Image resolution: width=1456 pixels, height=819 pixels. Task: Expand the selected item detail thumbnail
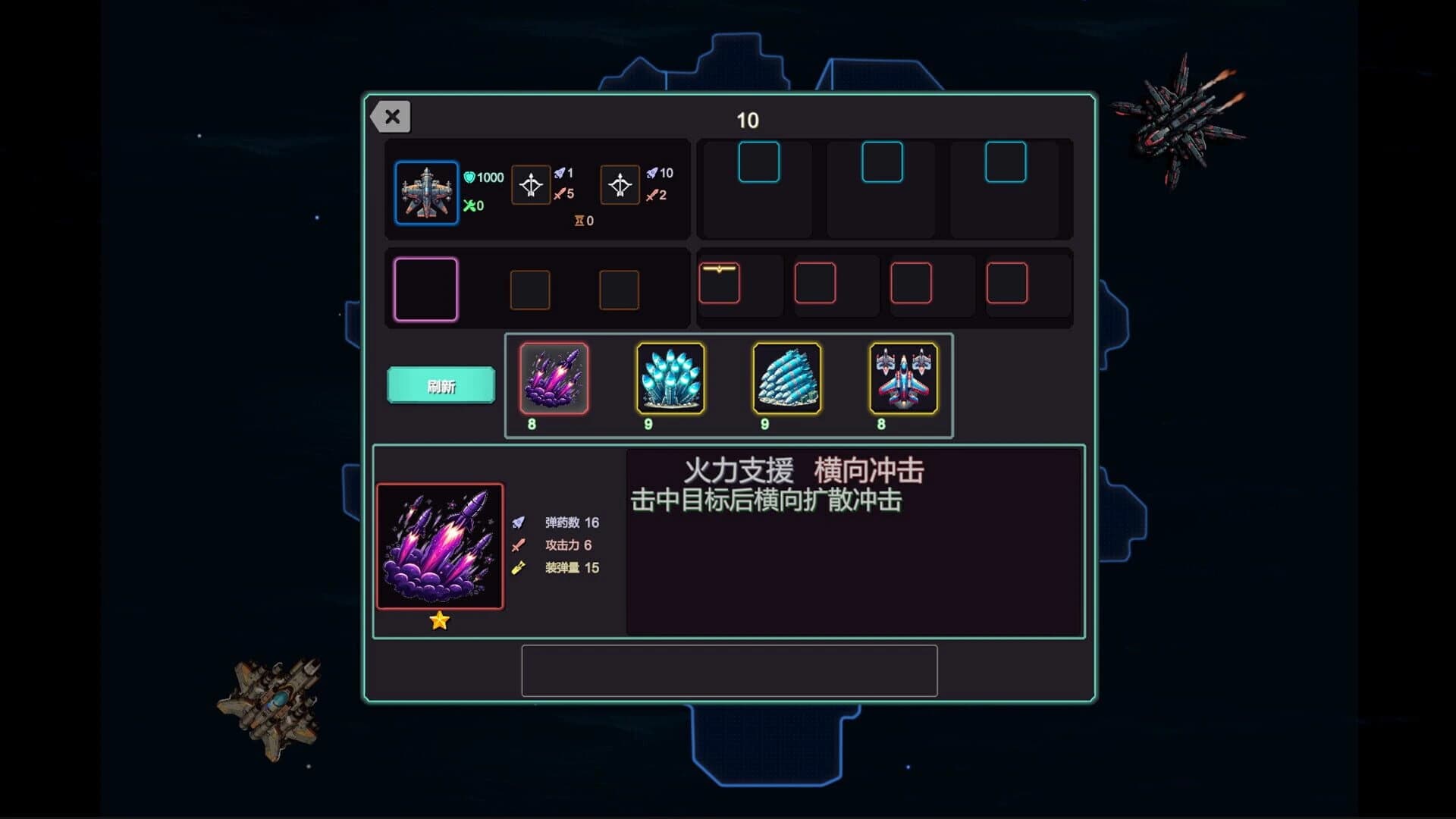click(x=441, y=545)
